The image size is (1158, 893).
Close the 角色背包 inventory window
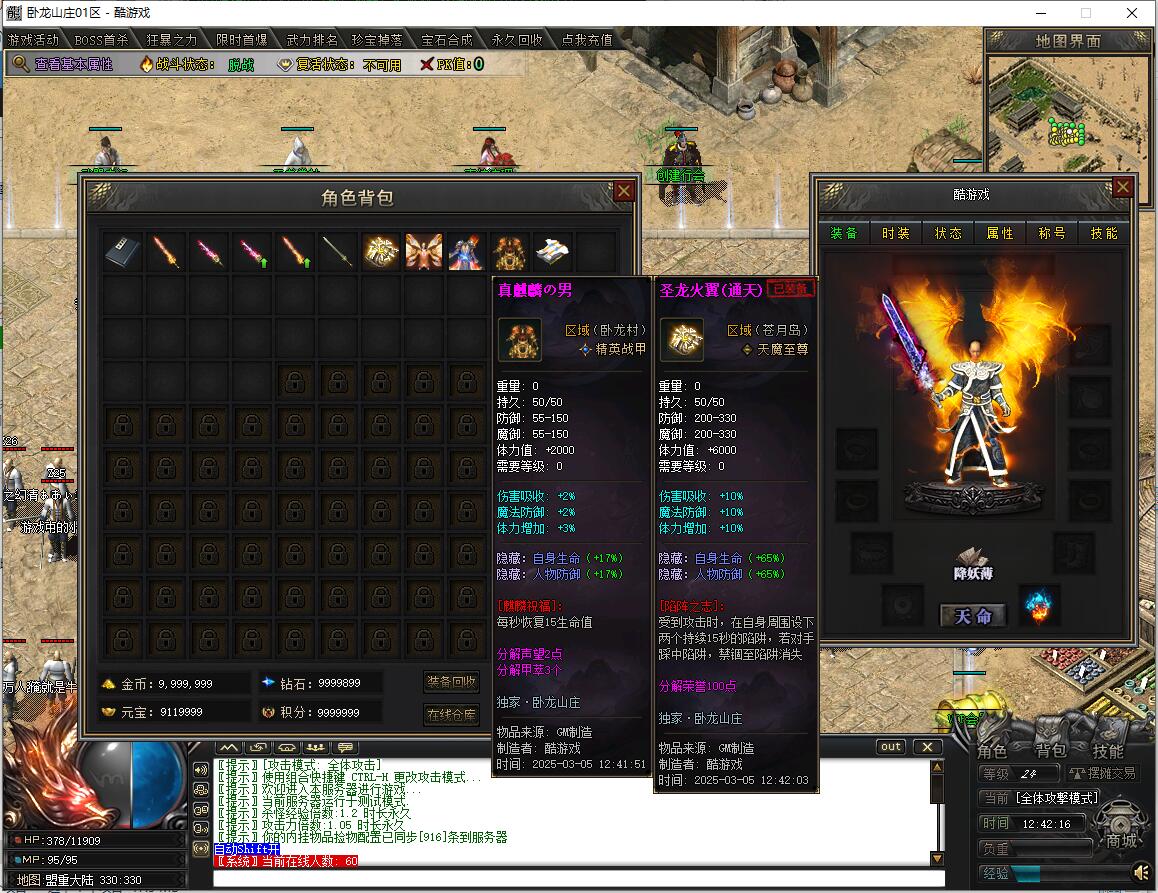[x=624, y=191]
